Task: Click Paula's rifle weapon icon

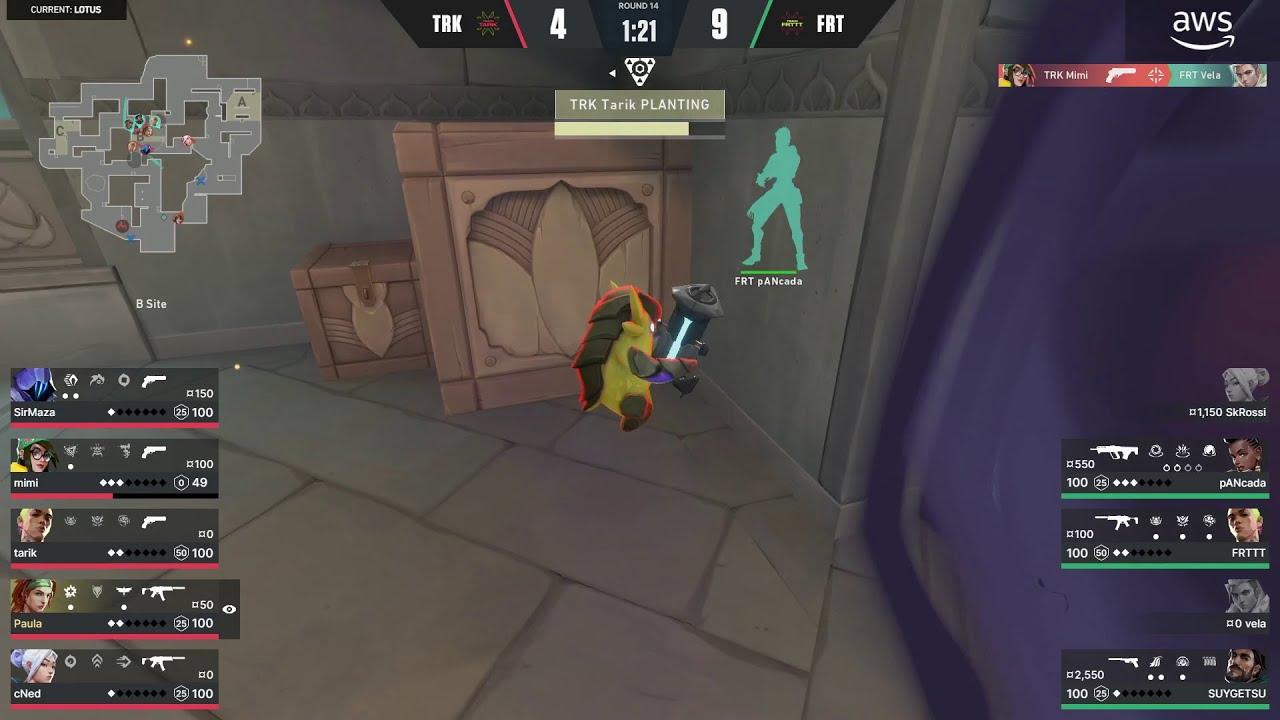Action: [162, 593]
